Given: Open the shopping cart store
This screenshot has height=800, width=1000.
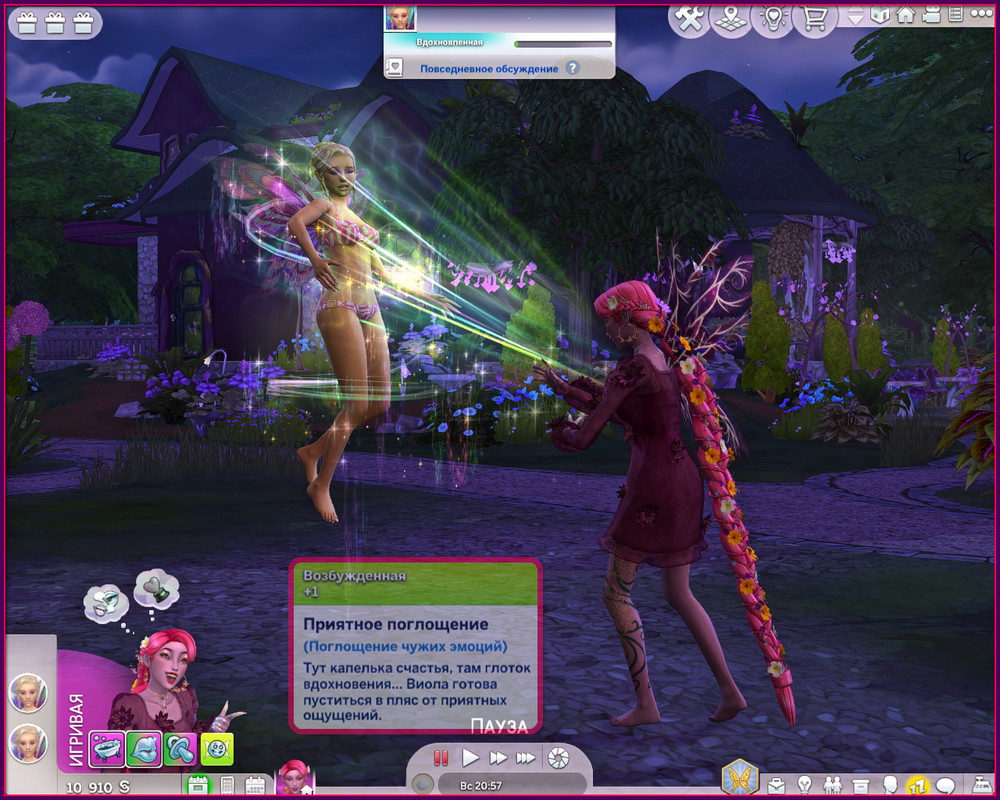Looking at the screenshot, I should 814,19.
